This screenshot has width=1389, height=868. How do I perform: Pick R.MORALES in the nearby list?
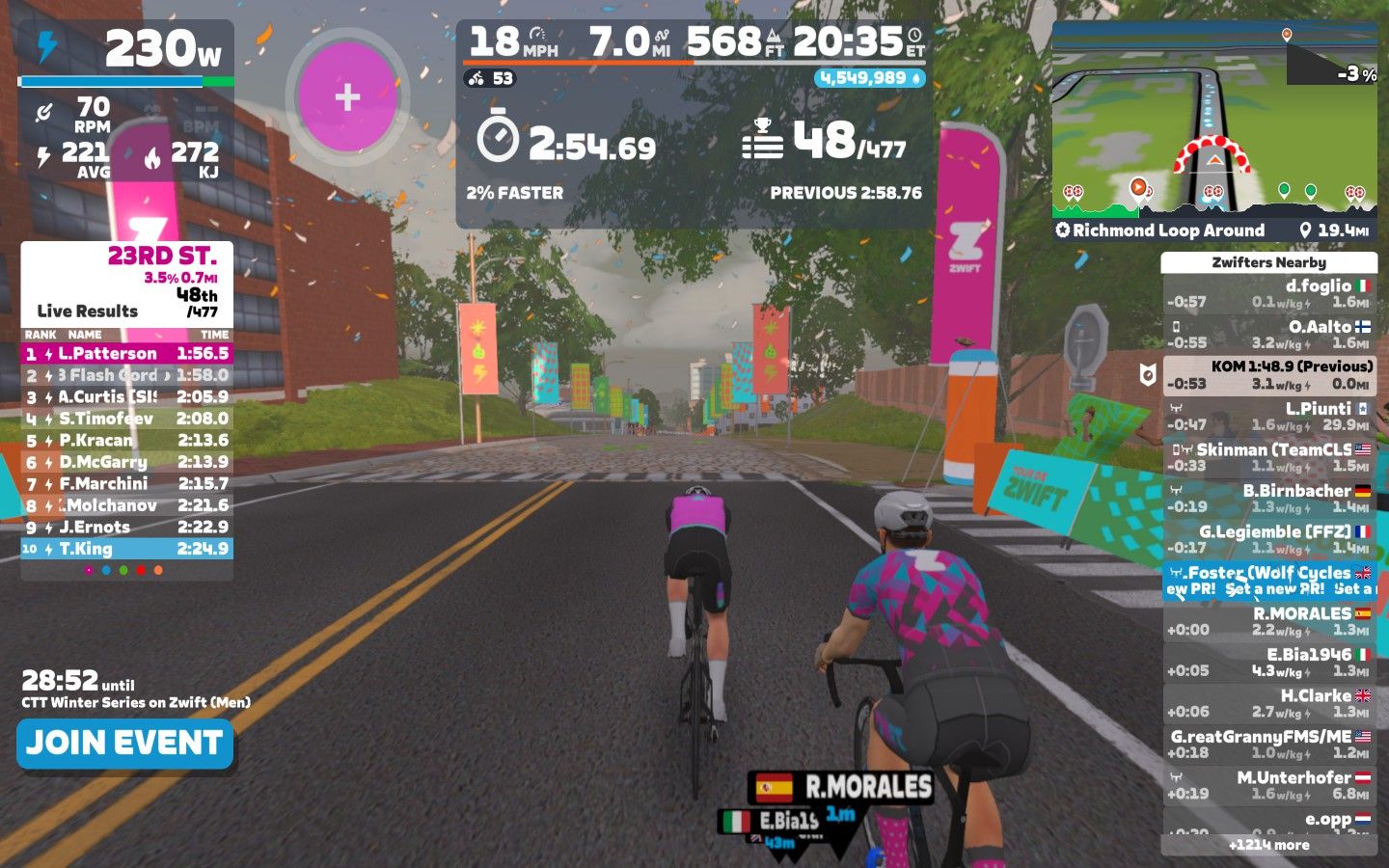tap(1268, 621)
